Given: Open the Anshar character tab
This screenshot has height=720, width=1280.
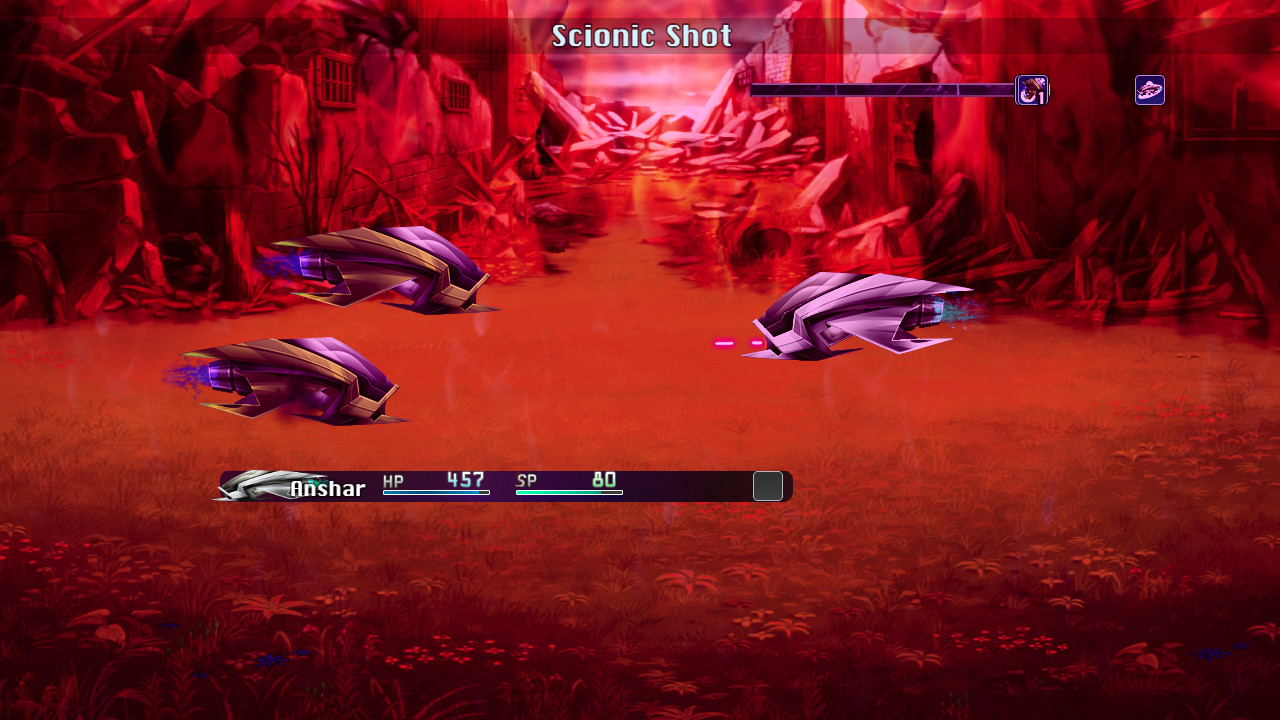Looking at the screenshot, I should [x=327, y=489].
